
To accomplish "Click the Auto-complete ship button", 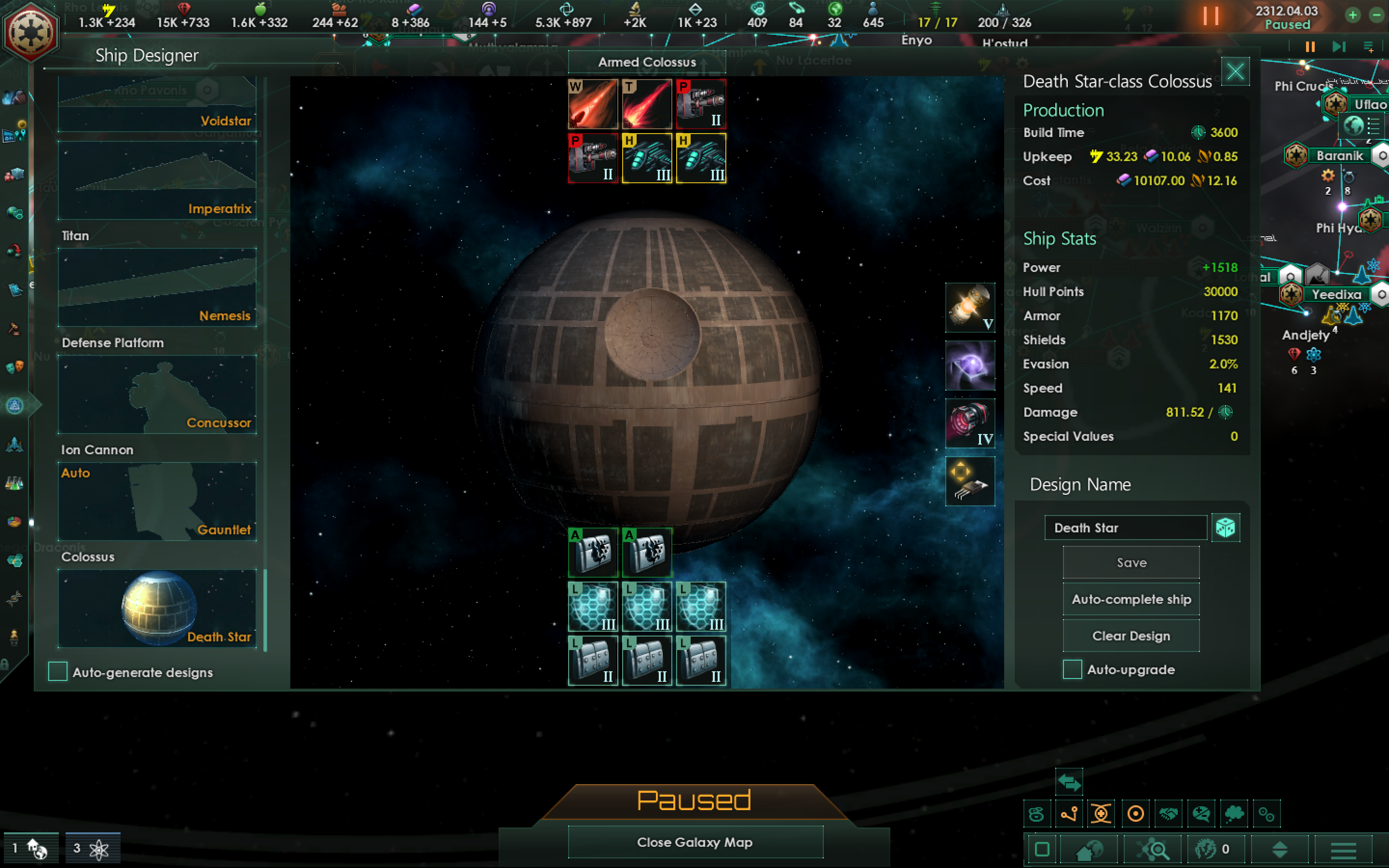I will [1131, 599].
